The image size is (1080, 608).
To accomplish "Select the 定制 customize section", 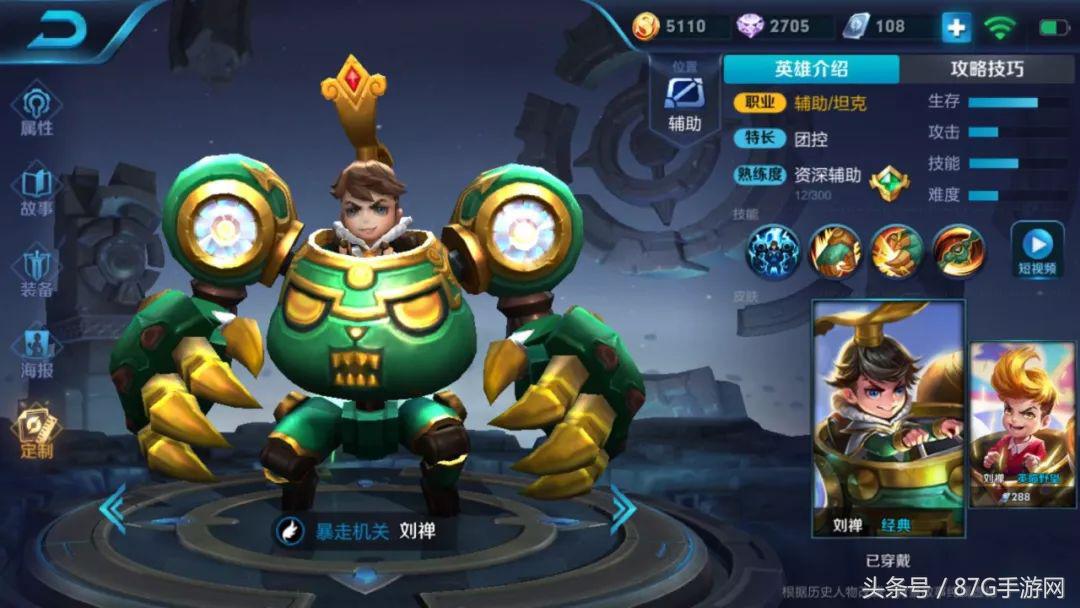I will coord(37,430).
